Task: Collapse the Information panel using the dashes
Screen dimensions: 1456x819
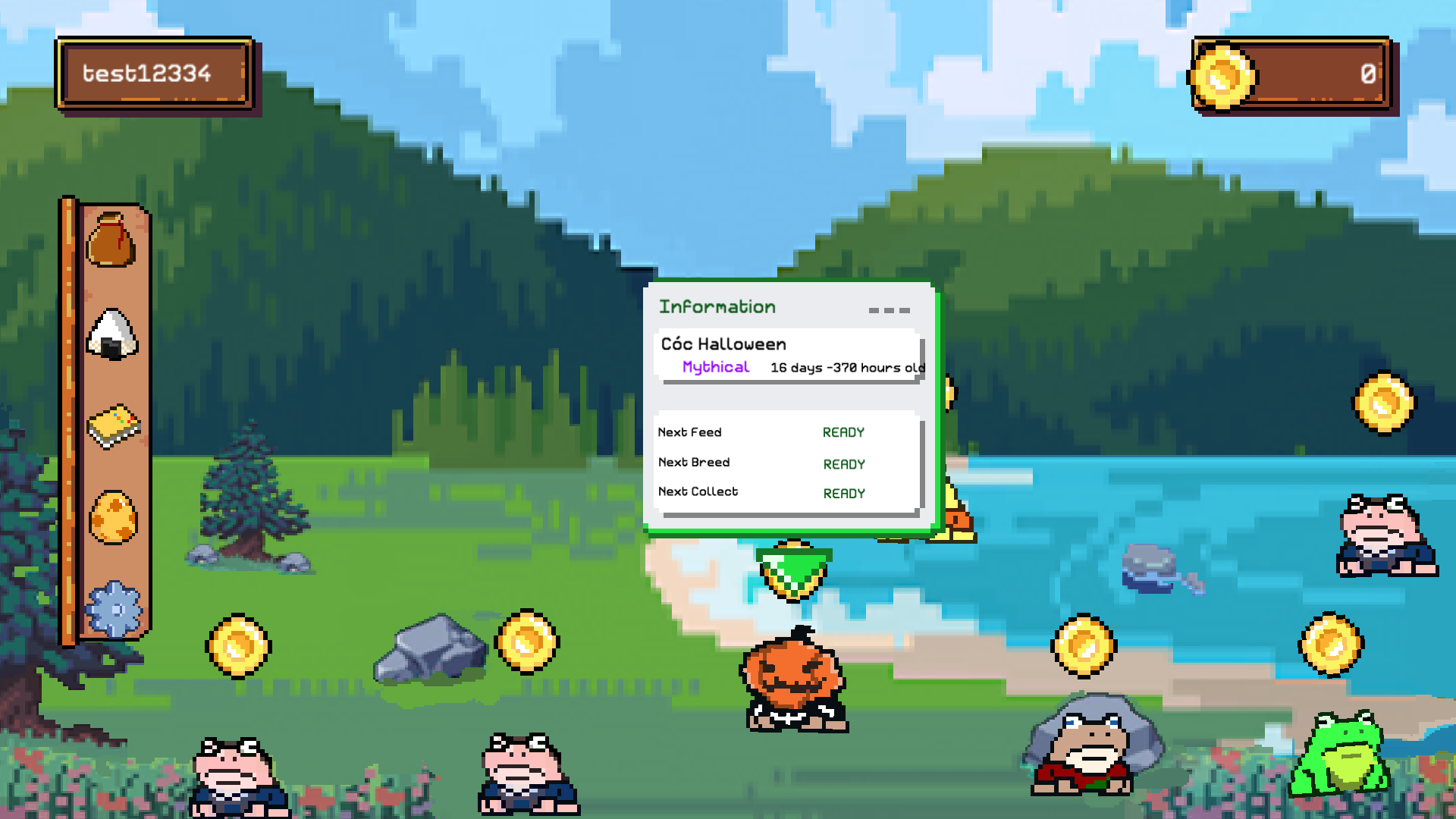Action: [890, 309]
